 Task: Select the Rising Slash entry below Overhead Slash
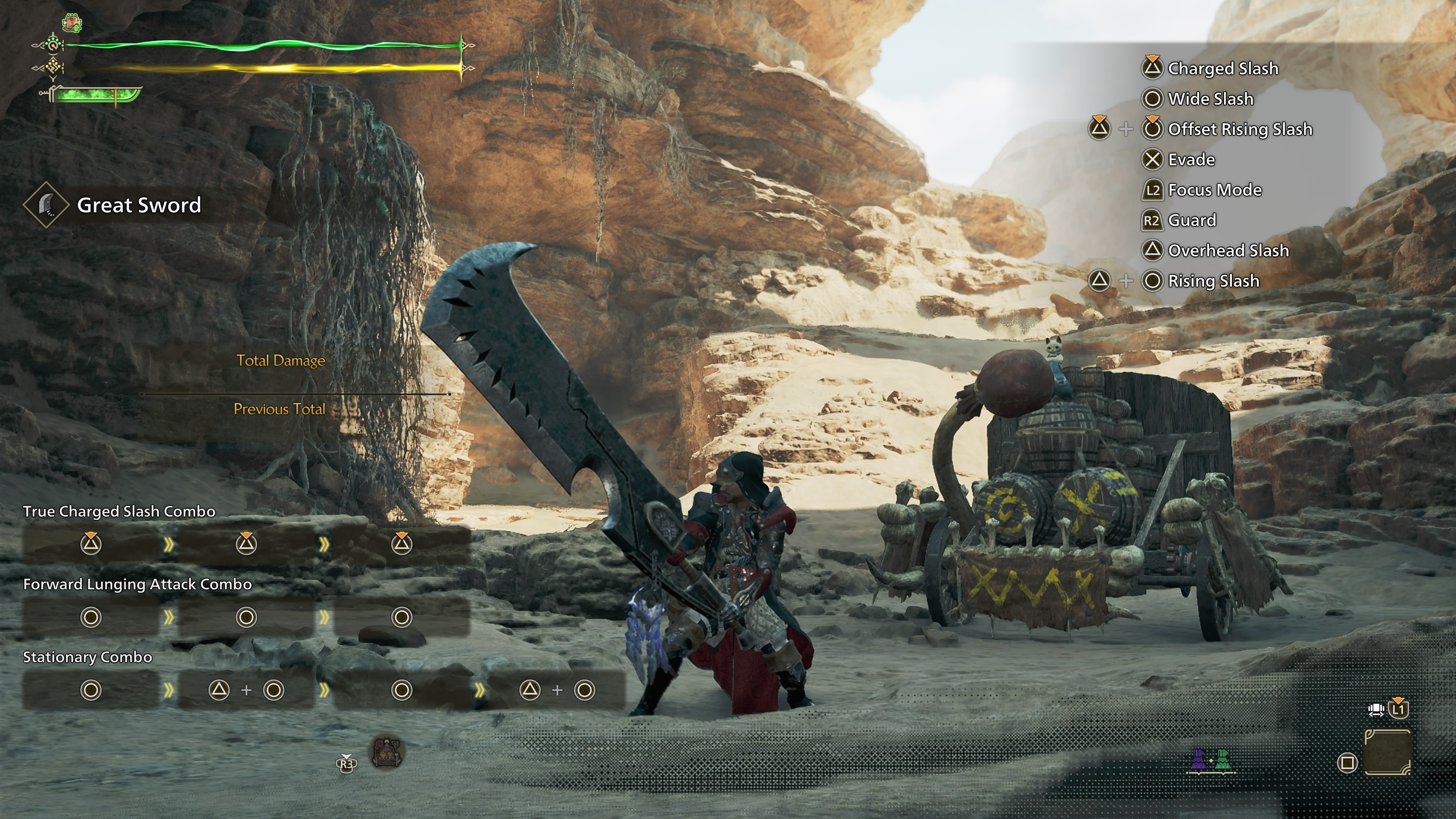[1213, 281]
